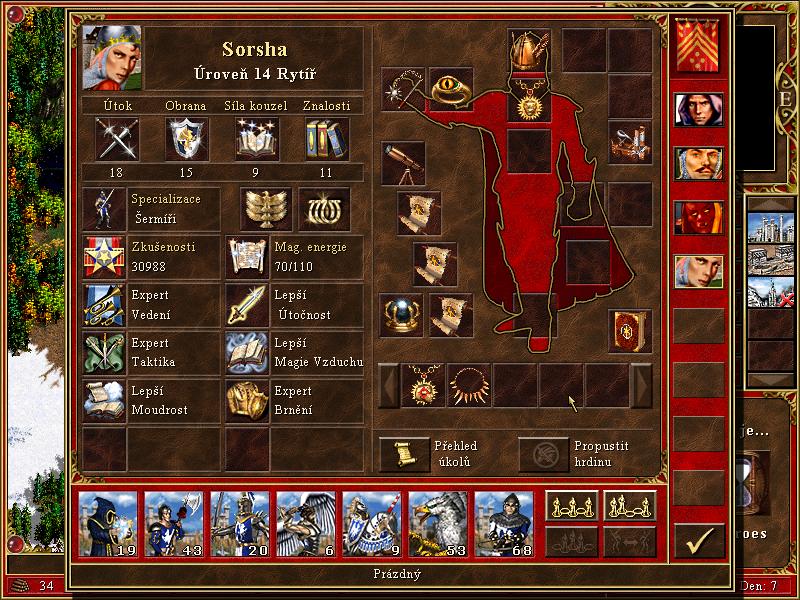Screen dimensions: 800x600
Task: Select the griffin stack of 53
Action: [x=437, y=523]
